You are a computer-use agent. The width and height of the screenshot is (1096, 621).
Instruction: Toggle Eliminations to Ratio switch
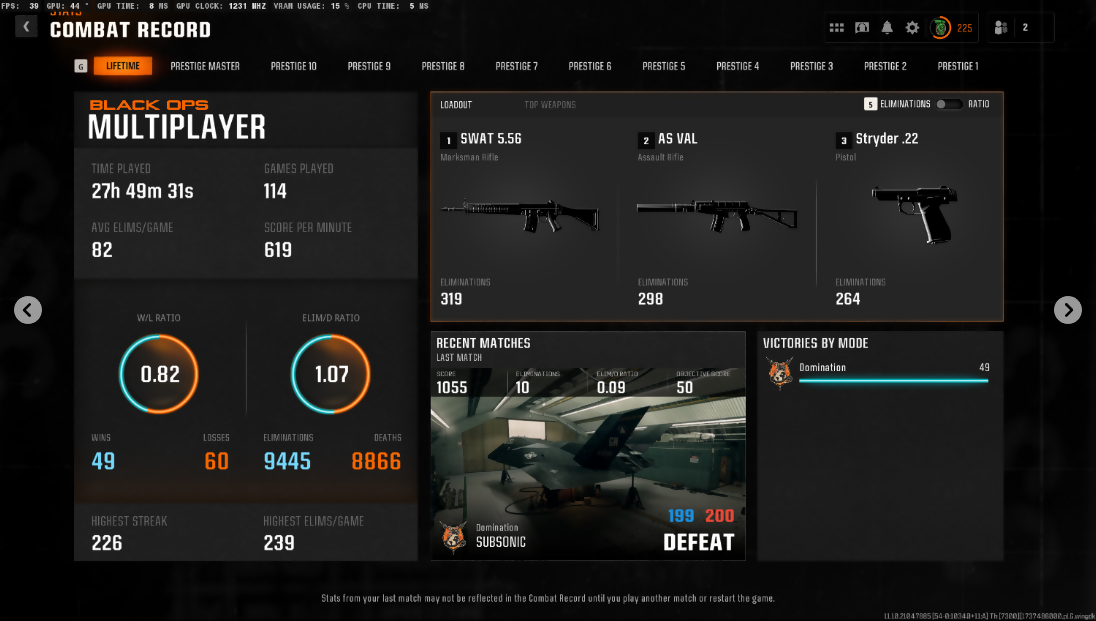[949, 104]
